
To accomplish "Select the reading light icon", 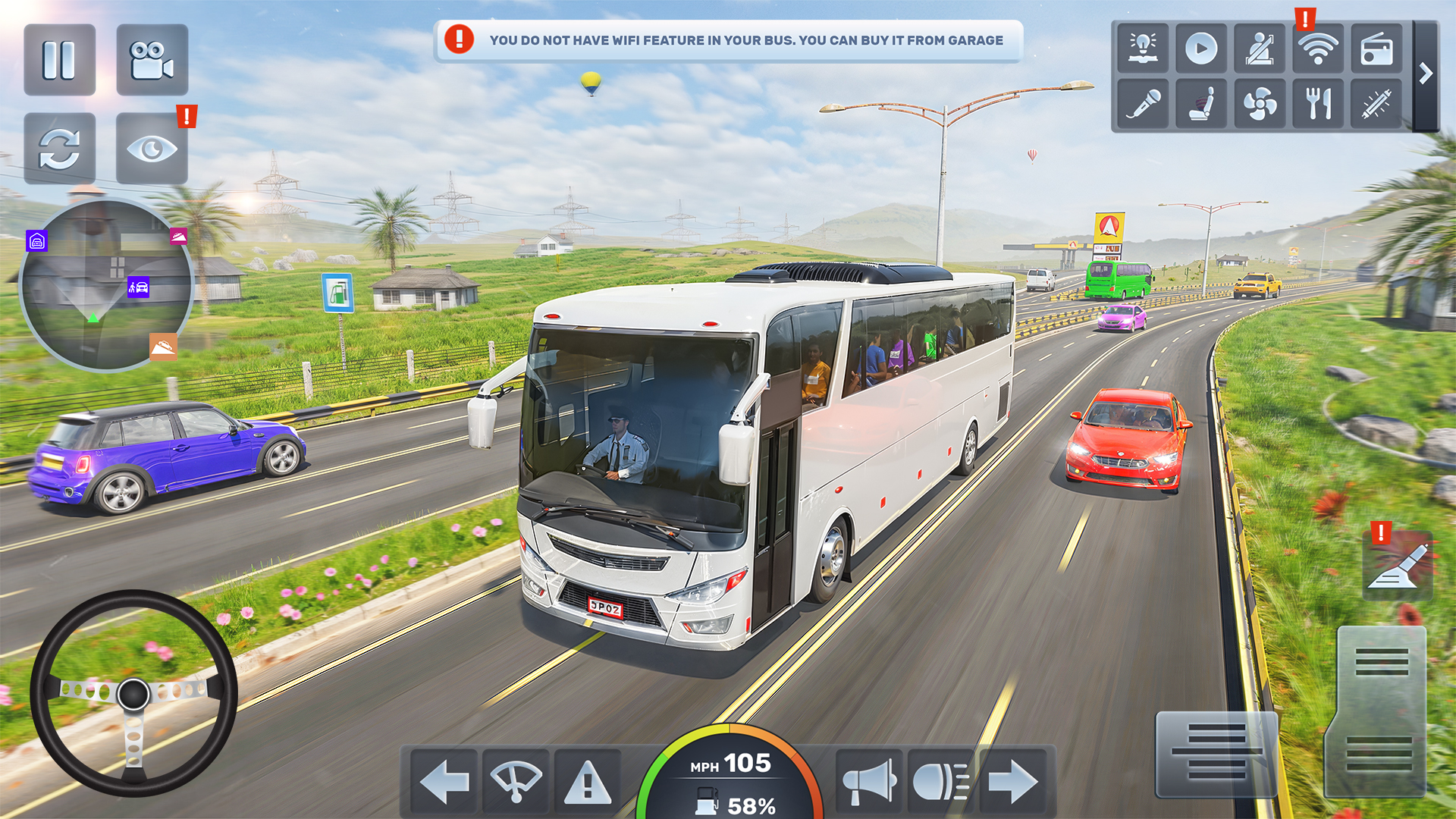I will [1141, 49].
